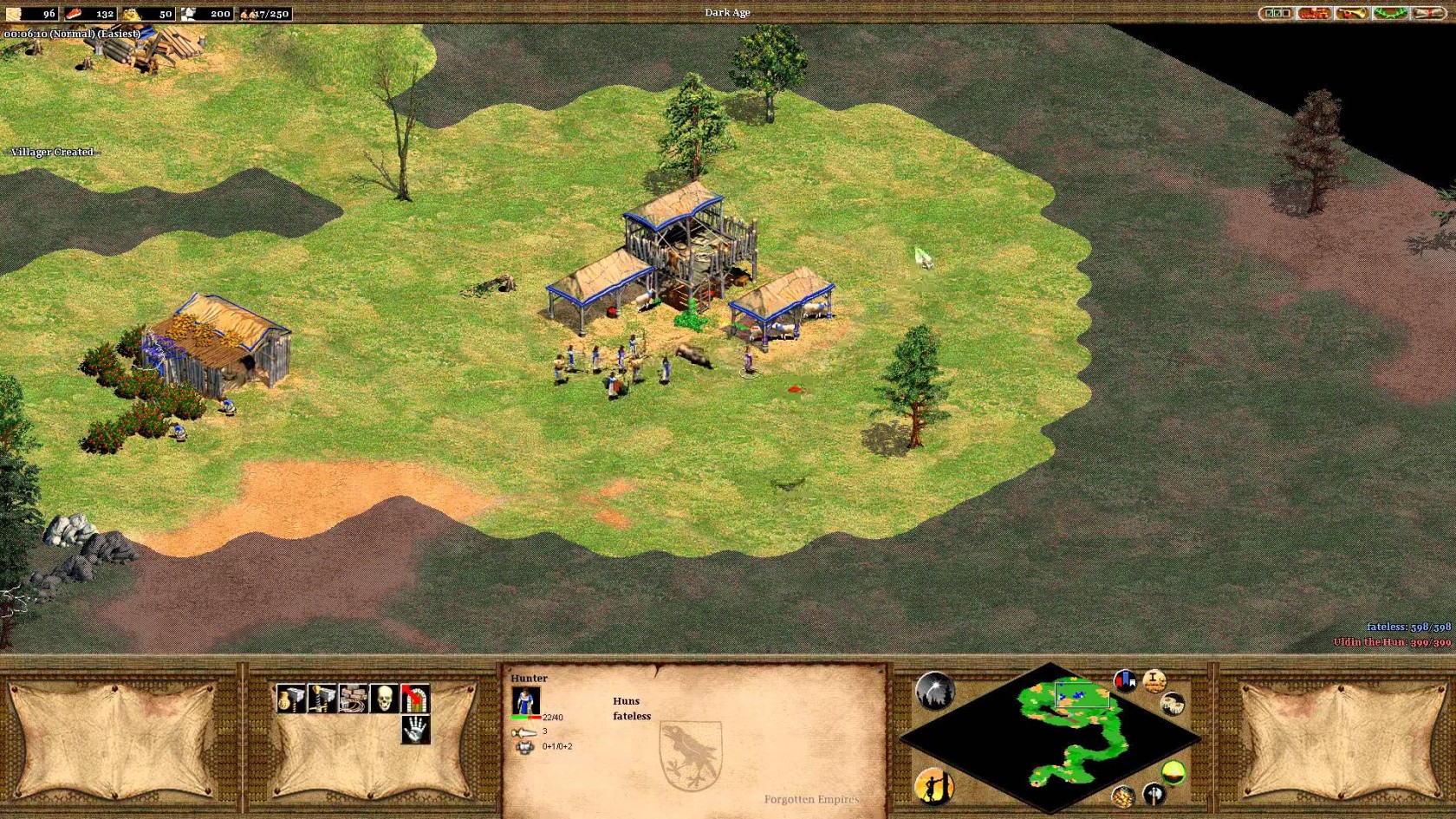
Task: Open the civilian buildings build menu
Action: pos(290,699)
